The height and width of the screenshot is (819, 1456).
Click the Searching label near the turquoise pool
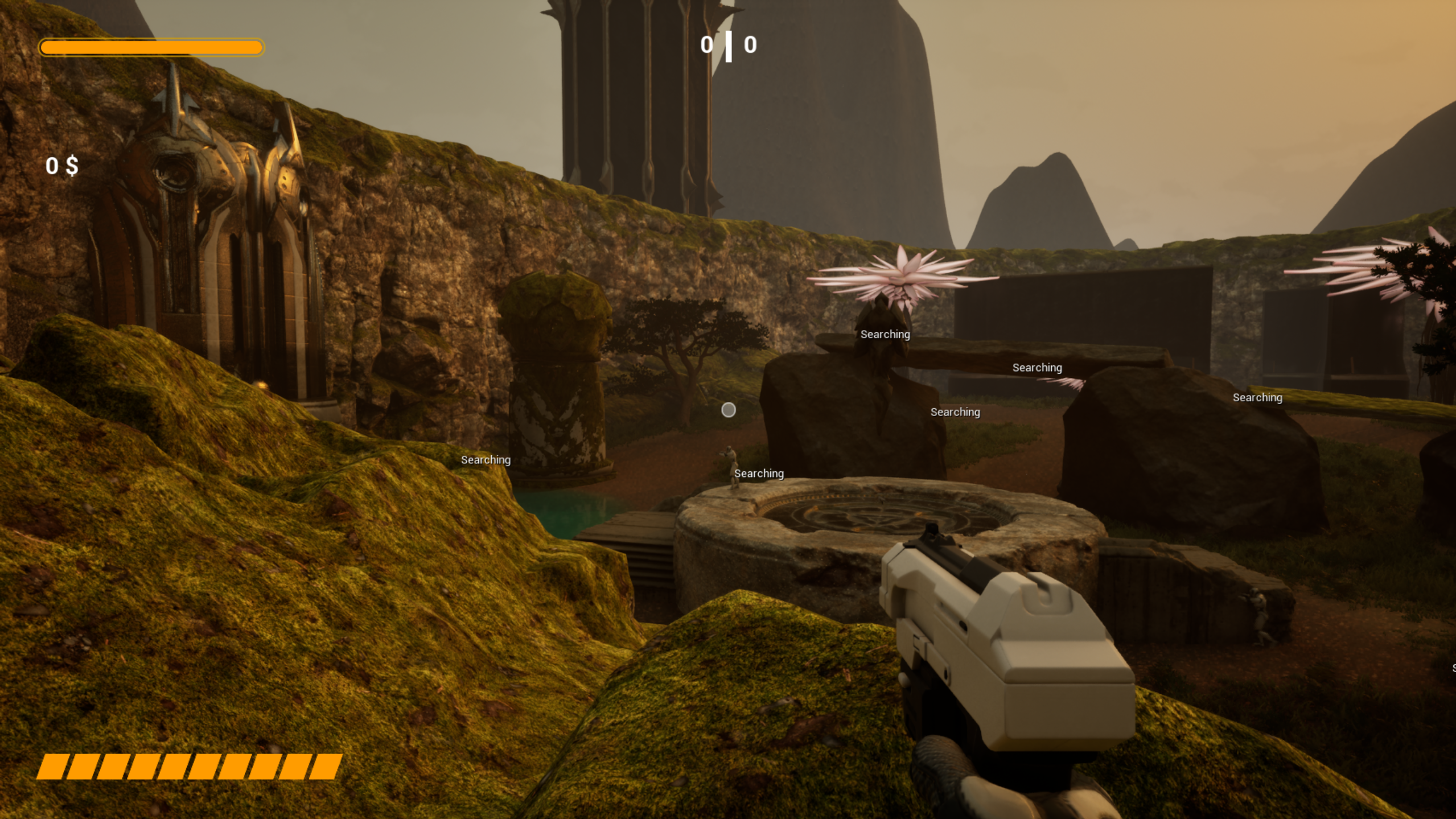point(485,459)
